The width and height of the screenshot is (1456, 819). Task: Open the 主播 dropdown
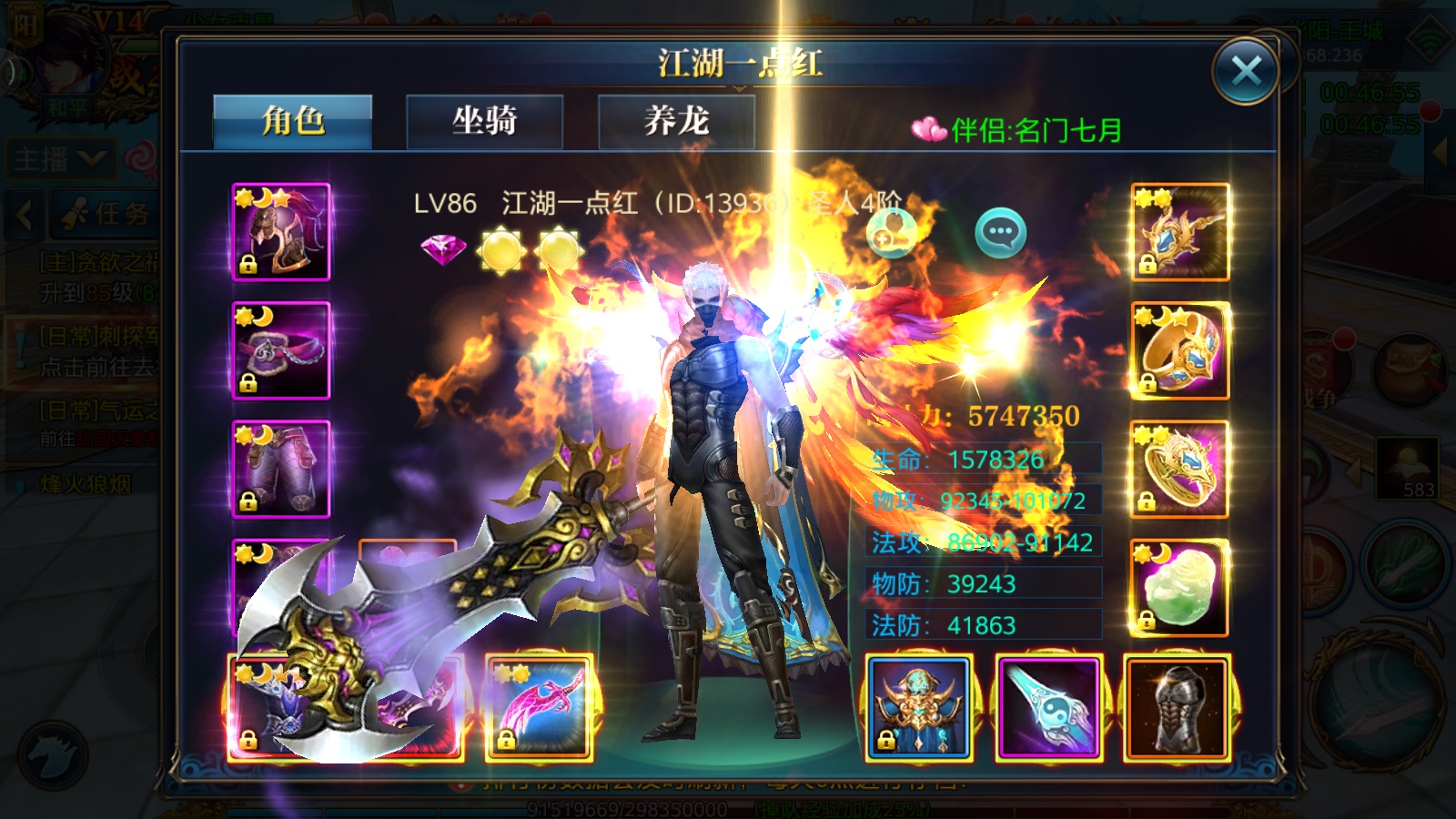(60, 160)
